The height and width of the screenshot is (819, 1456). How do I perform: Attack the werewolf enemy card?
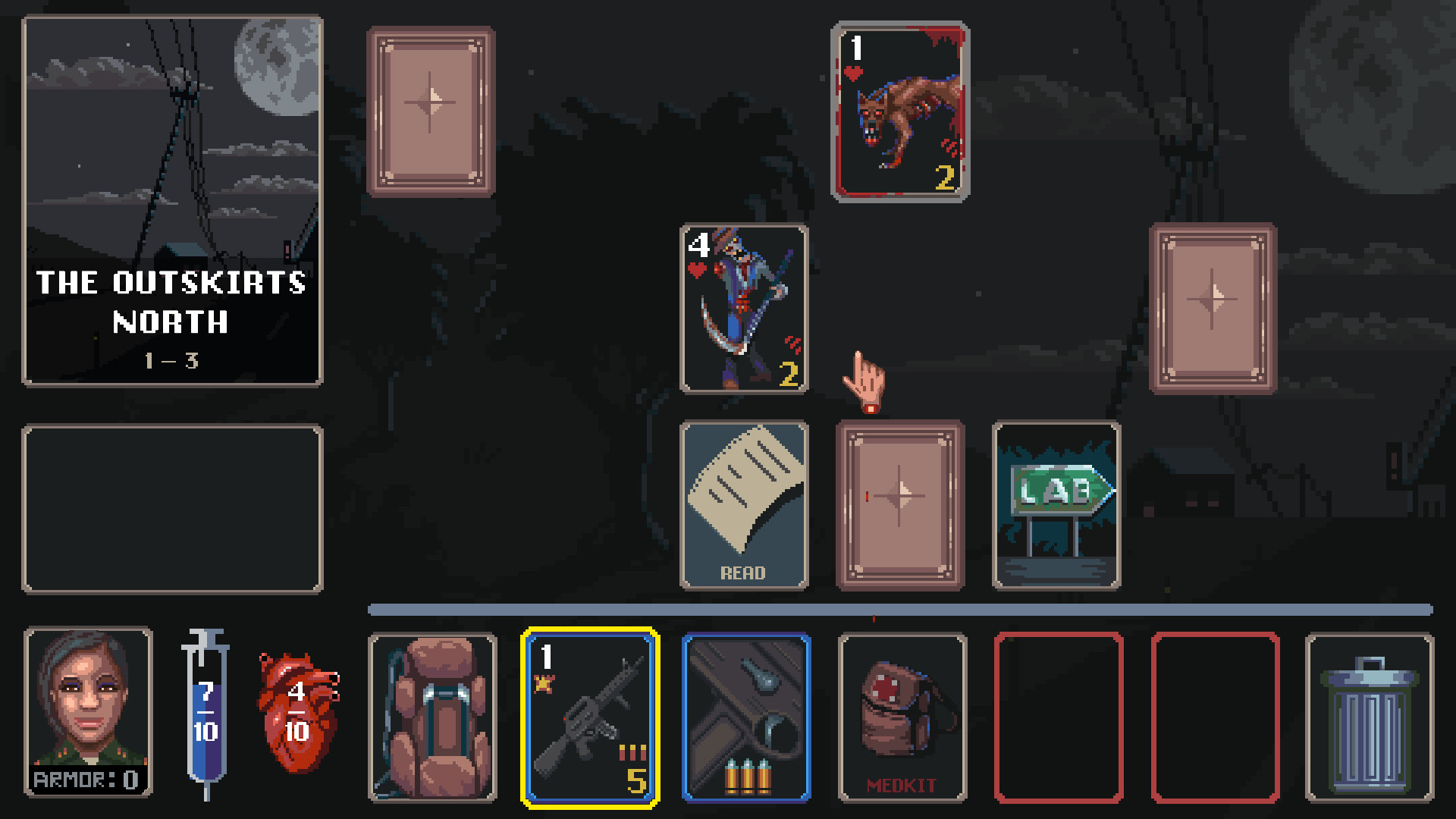899,112
